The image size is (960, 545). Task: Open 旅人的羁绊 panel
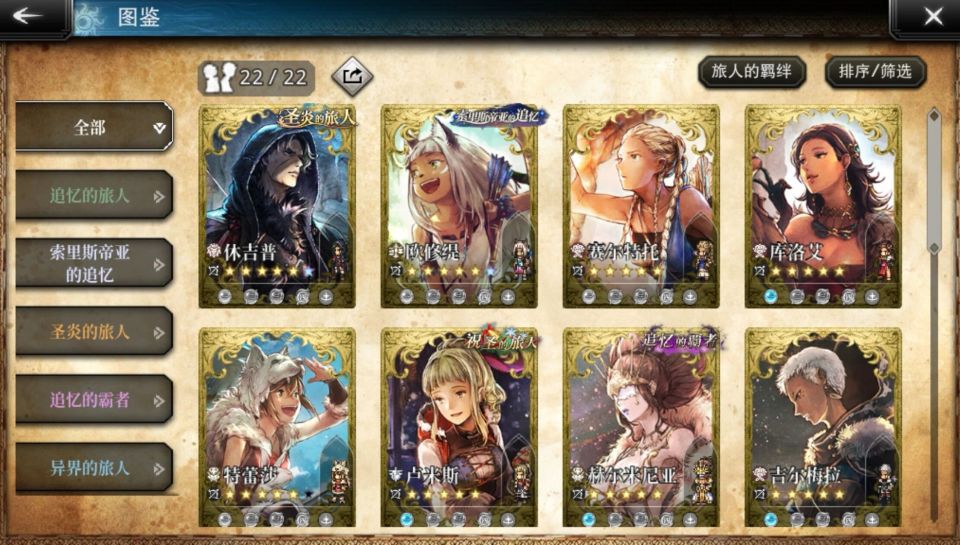tap(750, 71)
